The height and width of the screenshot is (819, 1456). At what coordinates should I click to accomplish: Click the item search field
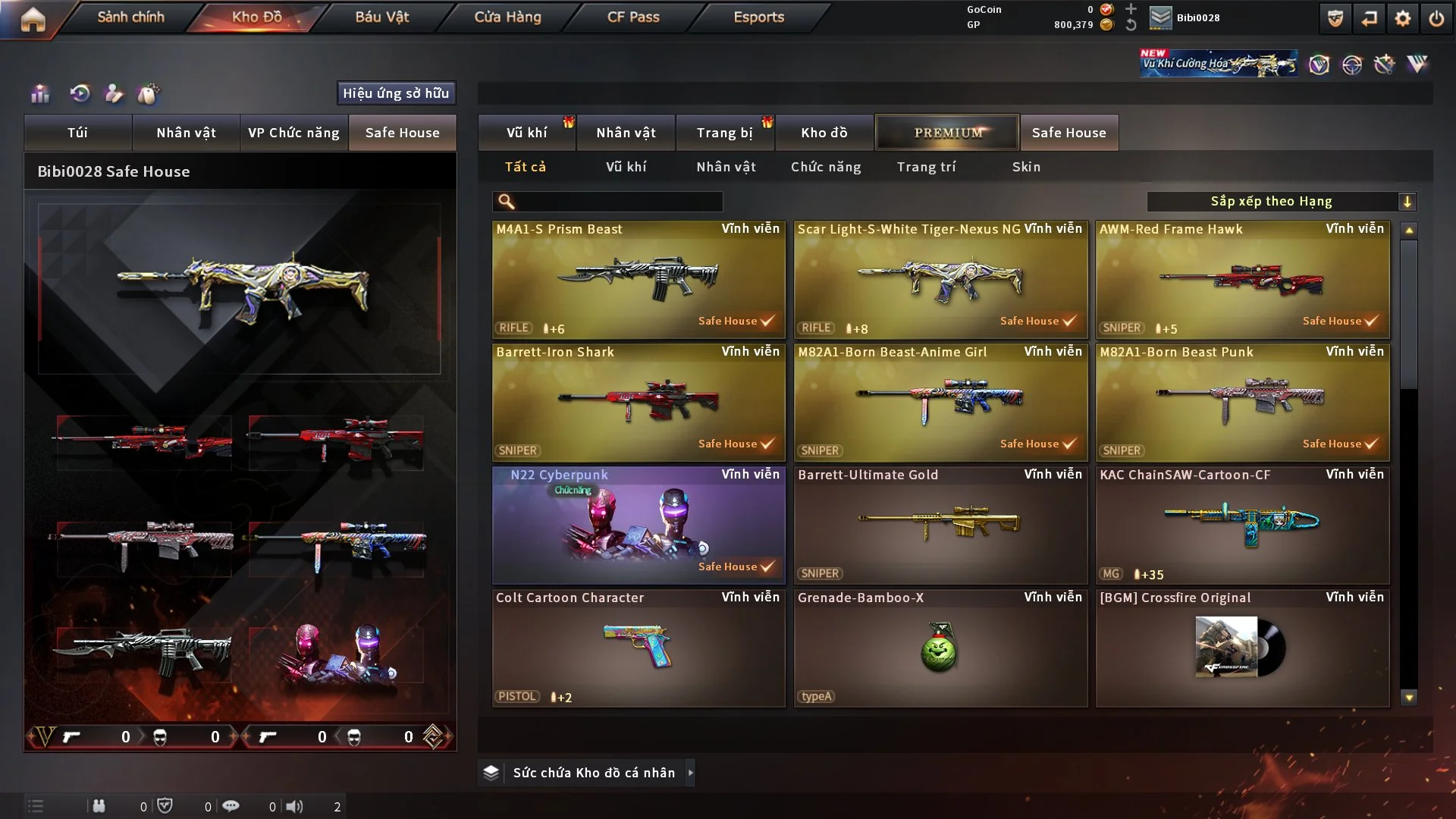[618, 202]
